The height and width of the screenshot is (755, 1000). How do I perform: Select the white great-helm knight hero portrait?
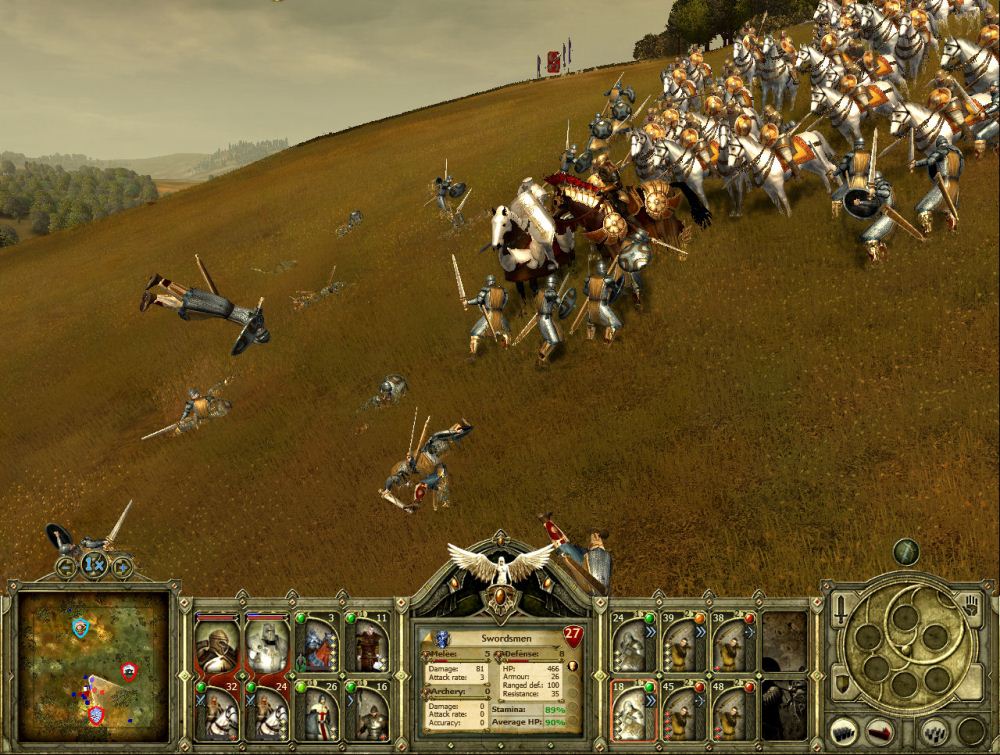267,645
